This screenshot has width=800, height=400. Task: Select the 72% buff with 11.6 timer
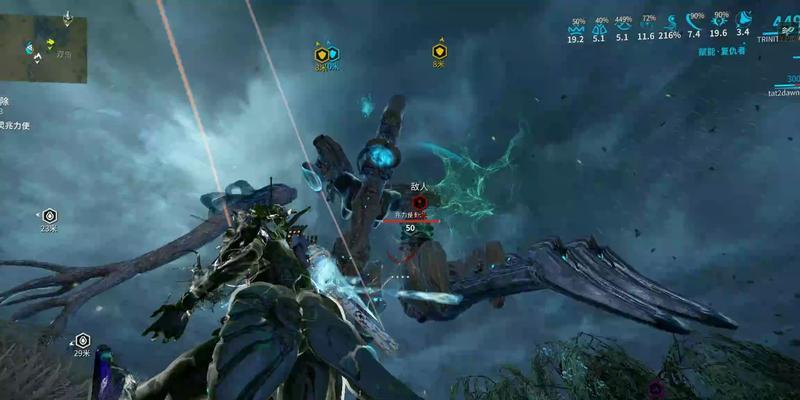point(647,29)
